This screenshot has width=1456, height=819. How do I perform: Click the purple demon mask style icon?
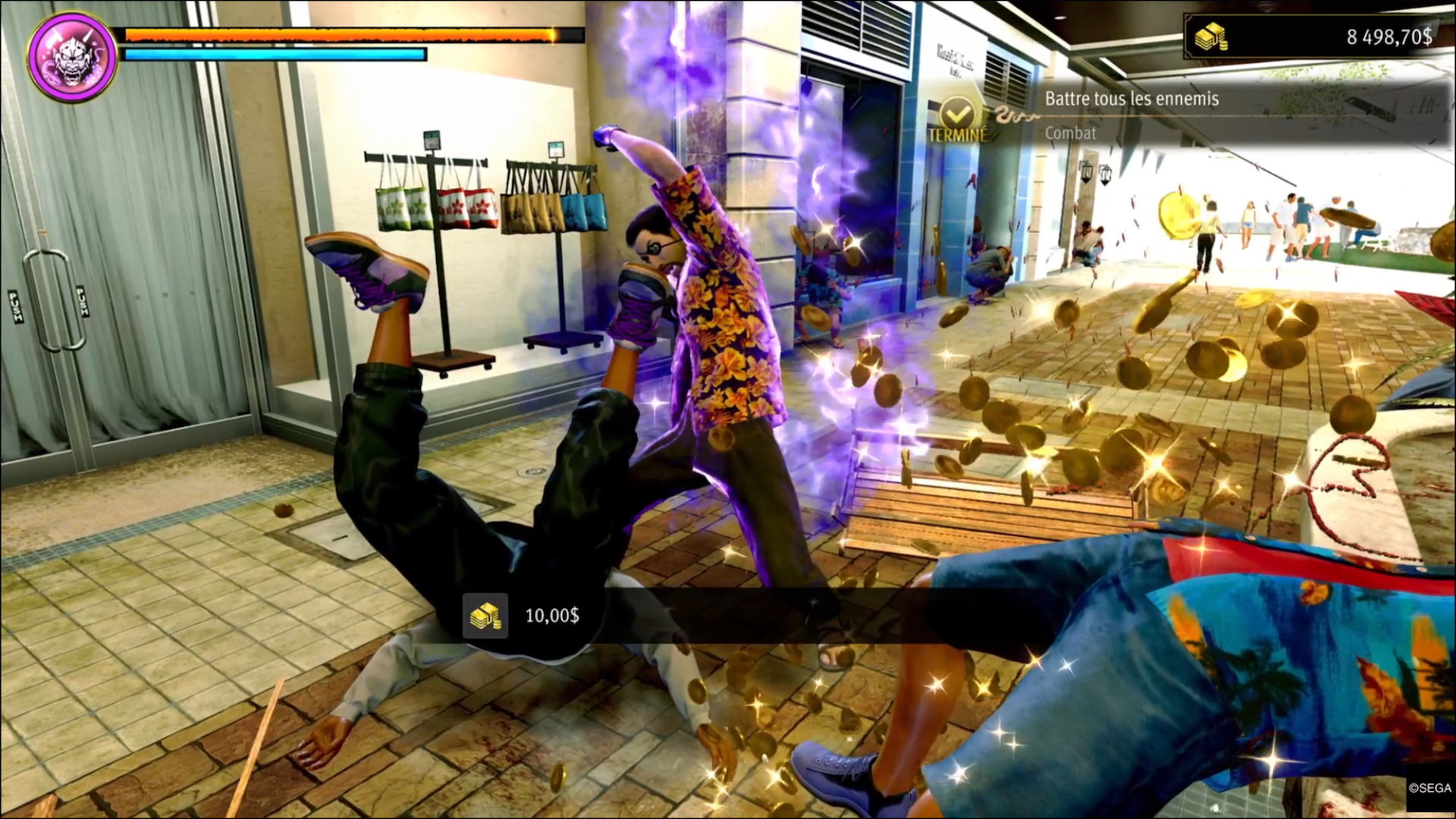72,56
